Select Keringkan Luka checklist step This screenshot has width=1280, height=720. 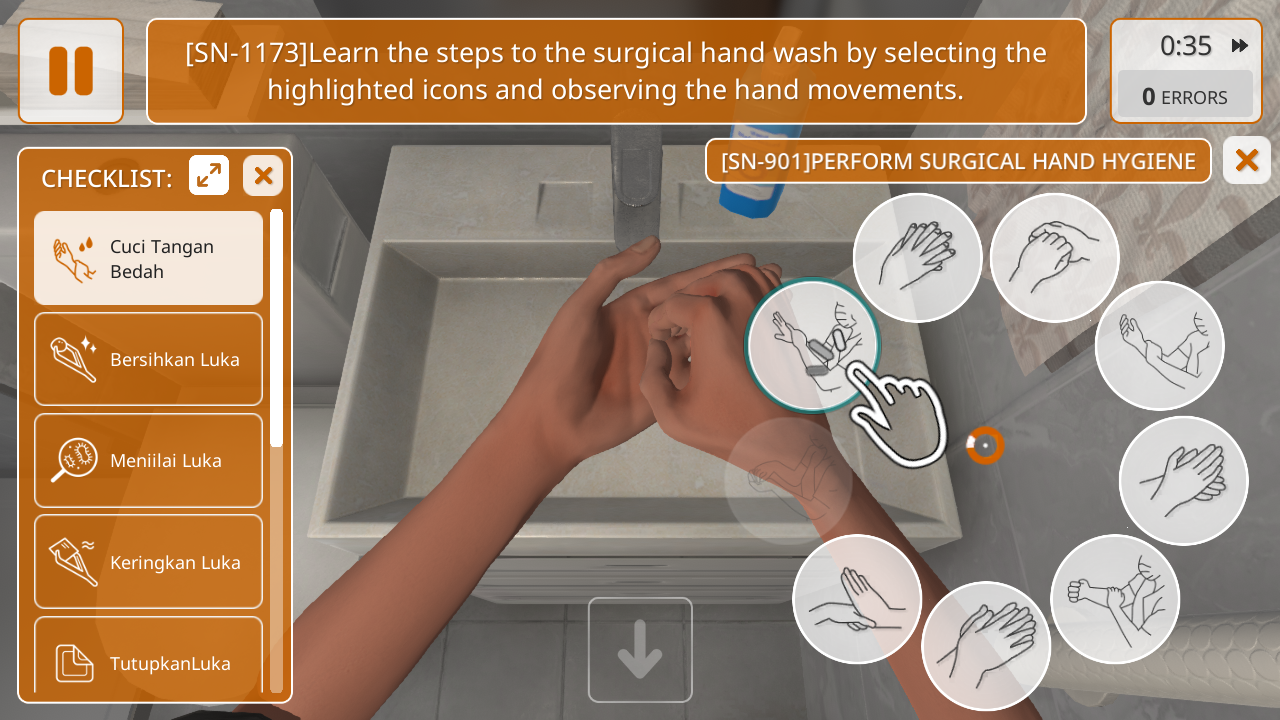pos(149,561)
